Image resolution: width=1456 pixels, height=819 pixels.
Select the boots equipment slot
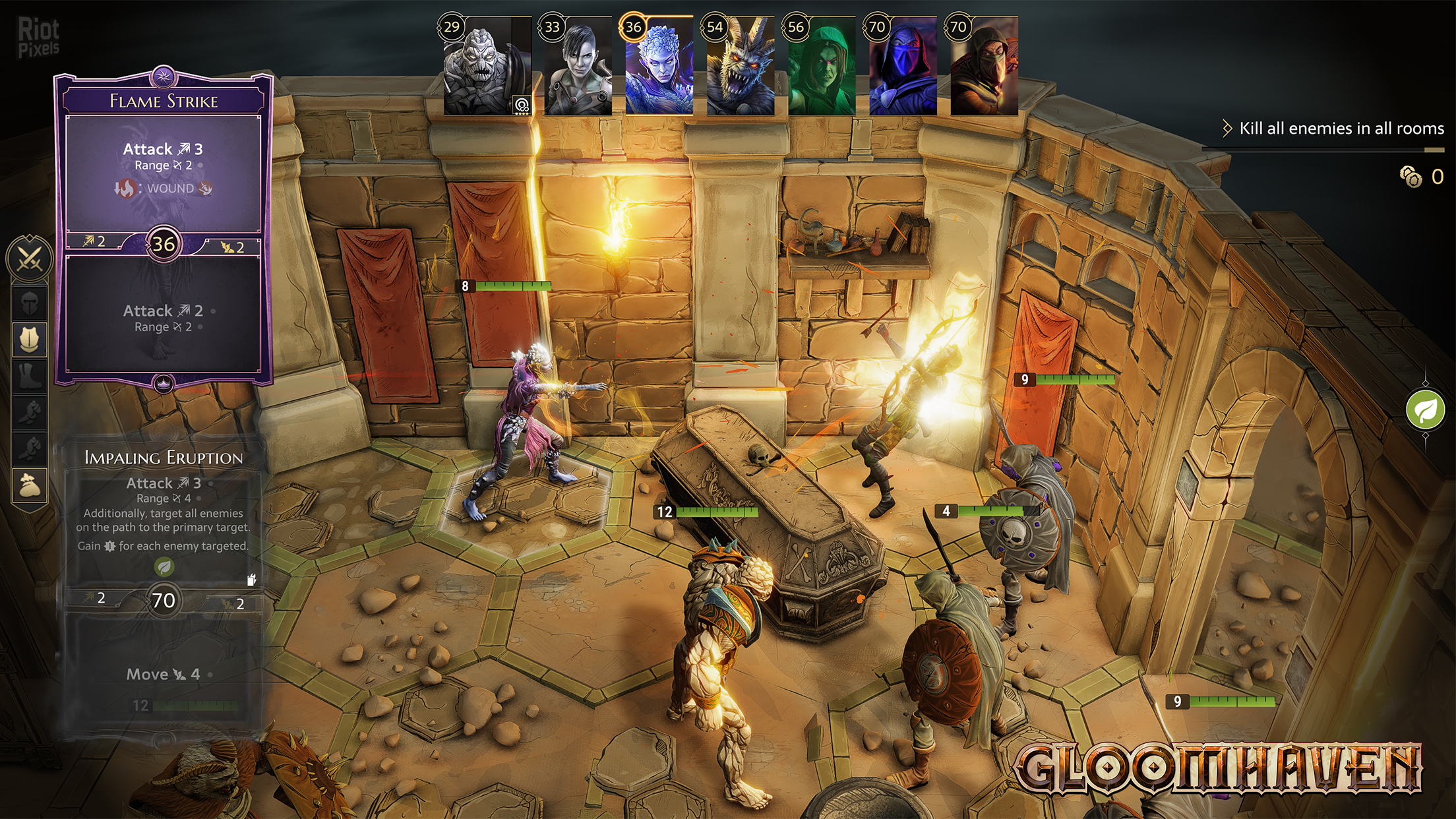point(29,377)
